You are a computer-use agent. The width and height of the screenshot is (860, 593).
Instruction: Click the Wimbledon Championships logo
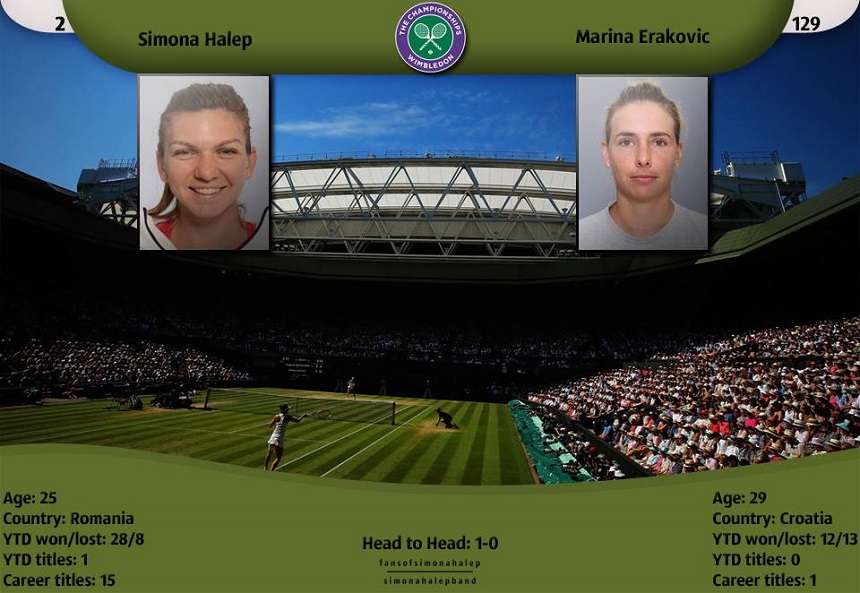430,37
